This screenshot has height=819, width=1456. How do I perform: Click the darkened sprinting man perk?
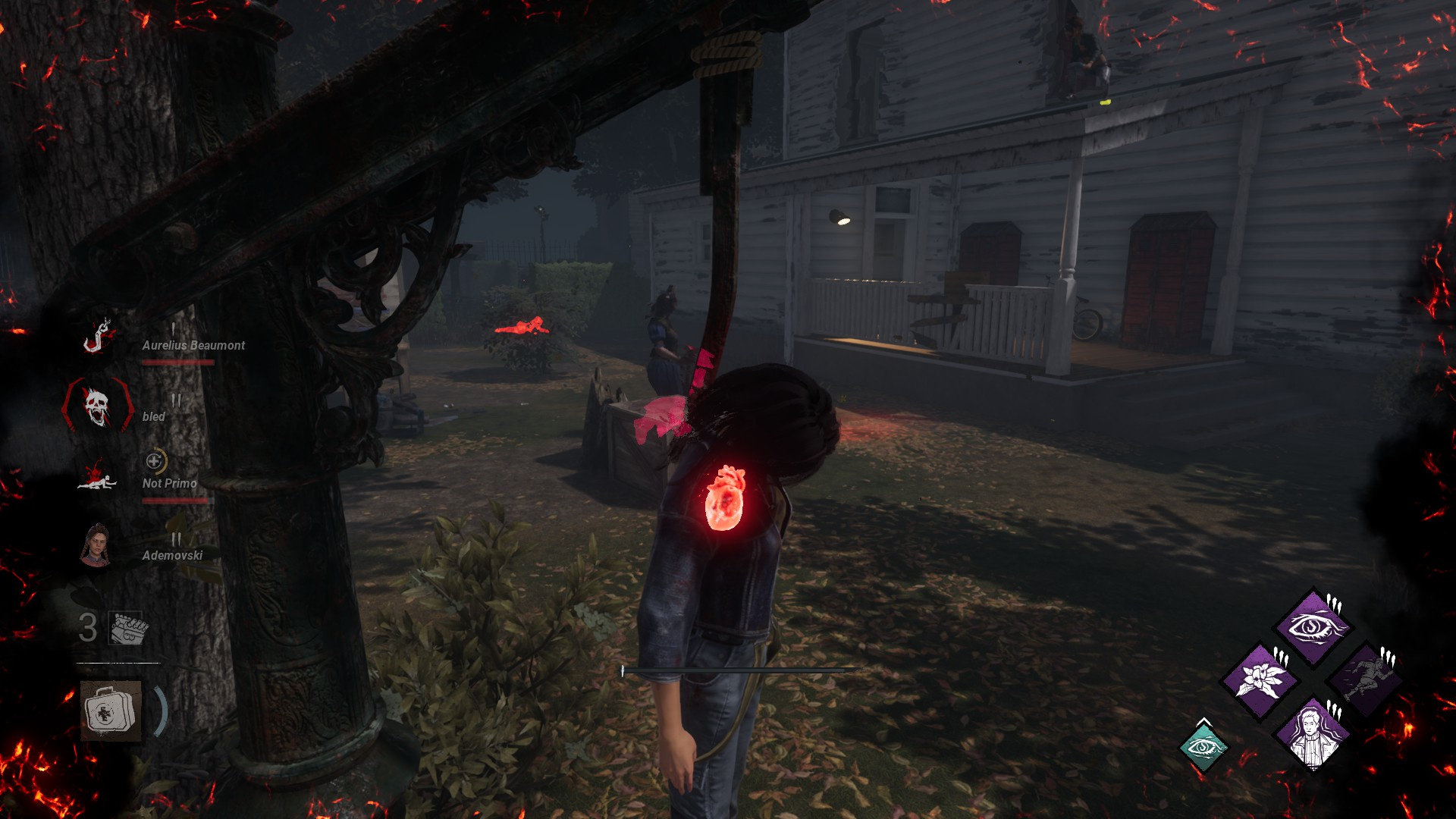1366,679
